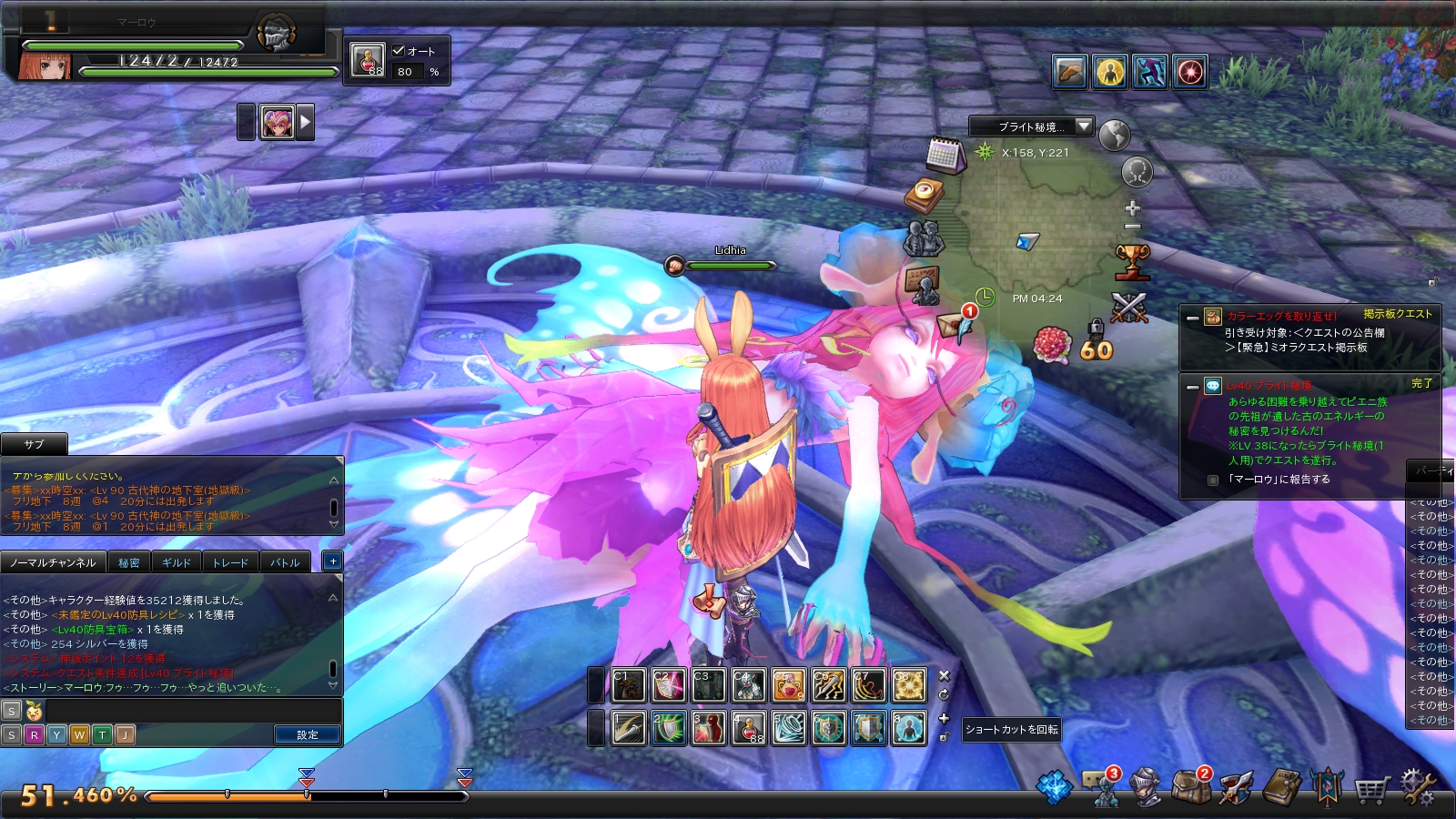Open the inventory bag icon
The image size is (1456, 819).
coord(1189,787)
